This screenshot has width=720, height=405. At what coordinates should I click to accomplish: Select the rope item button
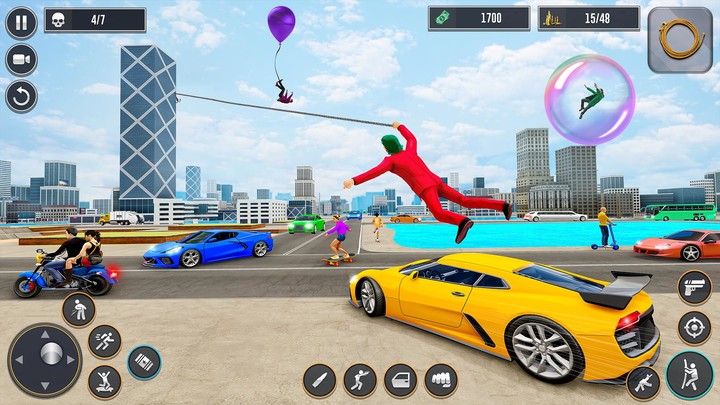680,40
